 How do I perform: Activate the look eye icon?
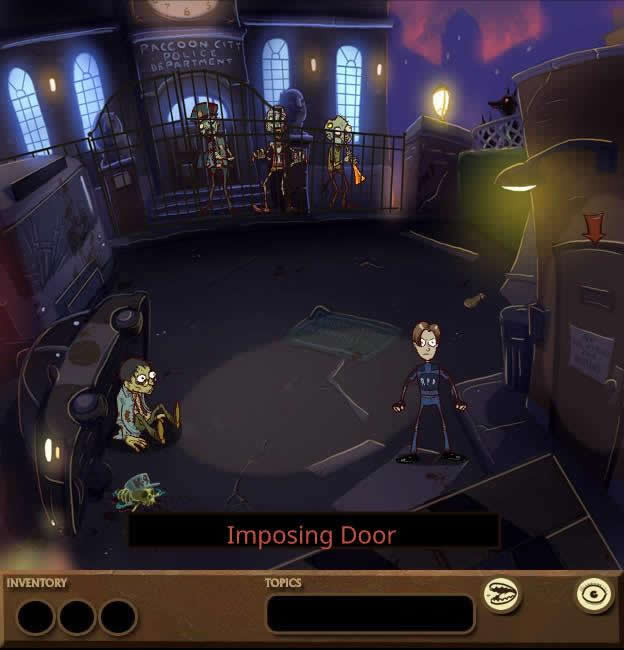[x=595, y=595]
